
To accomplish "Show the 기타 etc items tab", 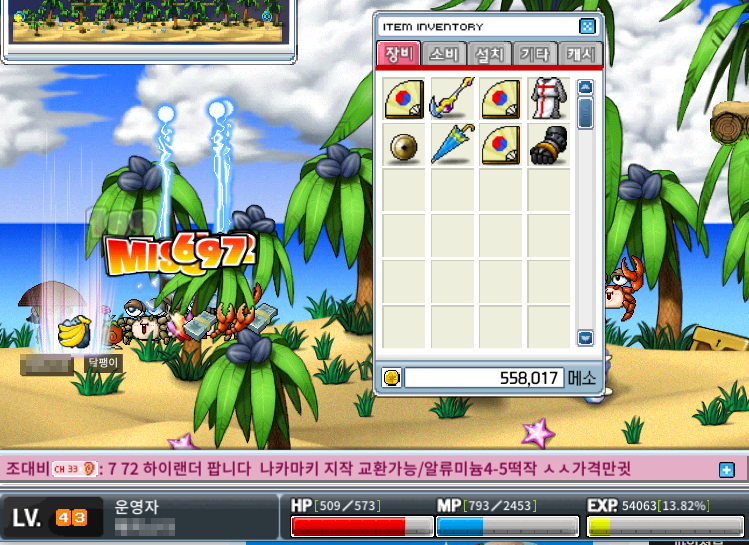I will click(x=534, y=54).
